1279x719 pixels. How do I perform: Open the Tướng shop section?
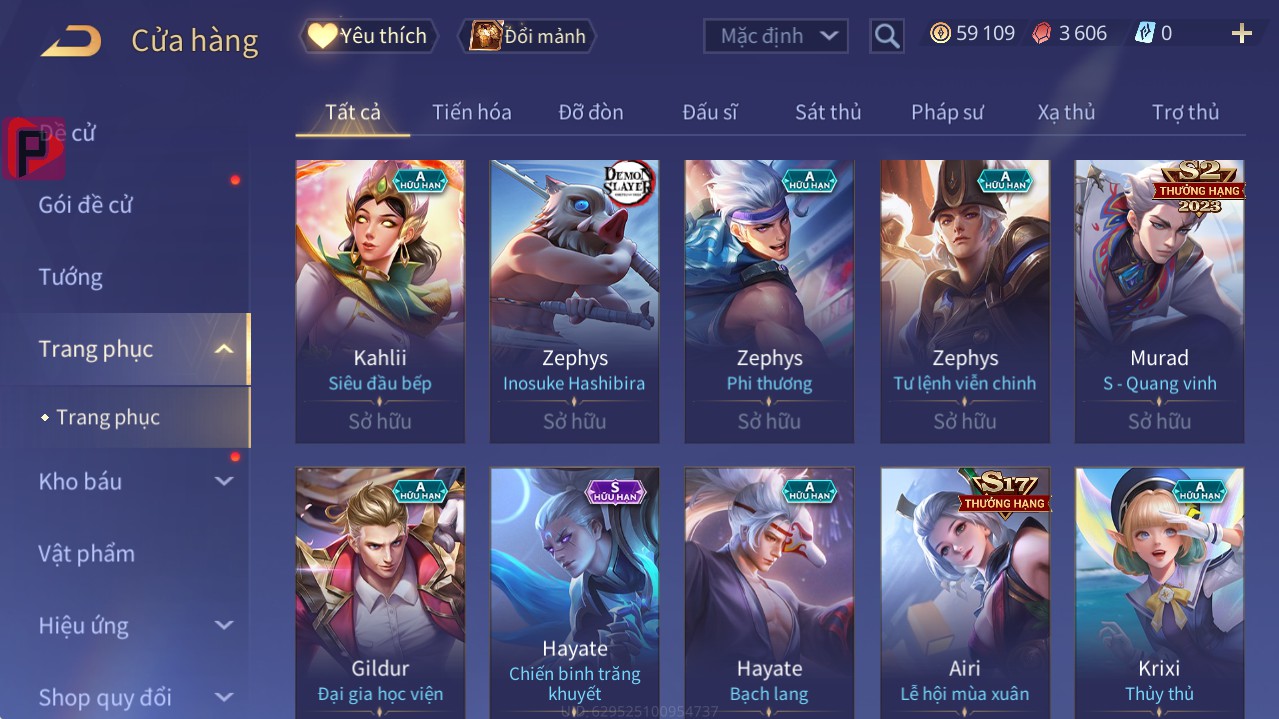point(71,277)
